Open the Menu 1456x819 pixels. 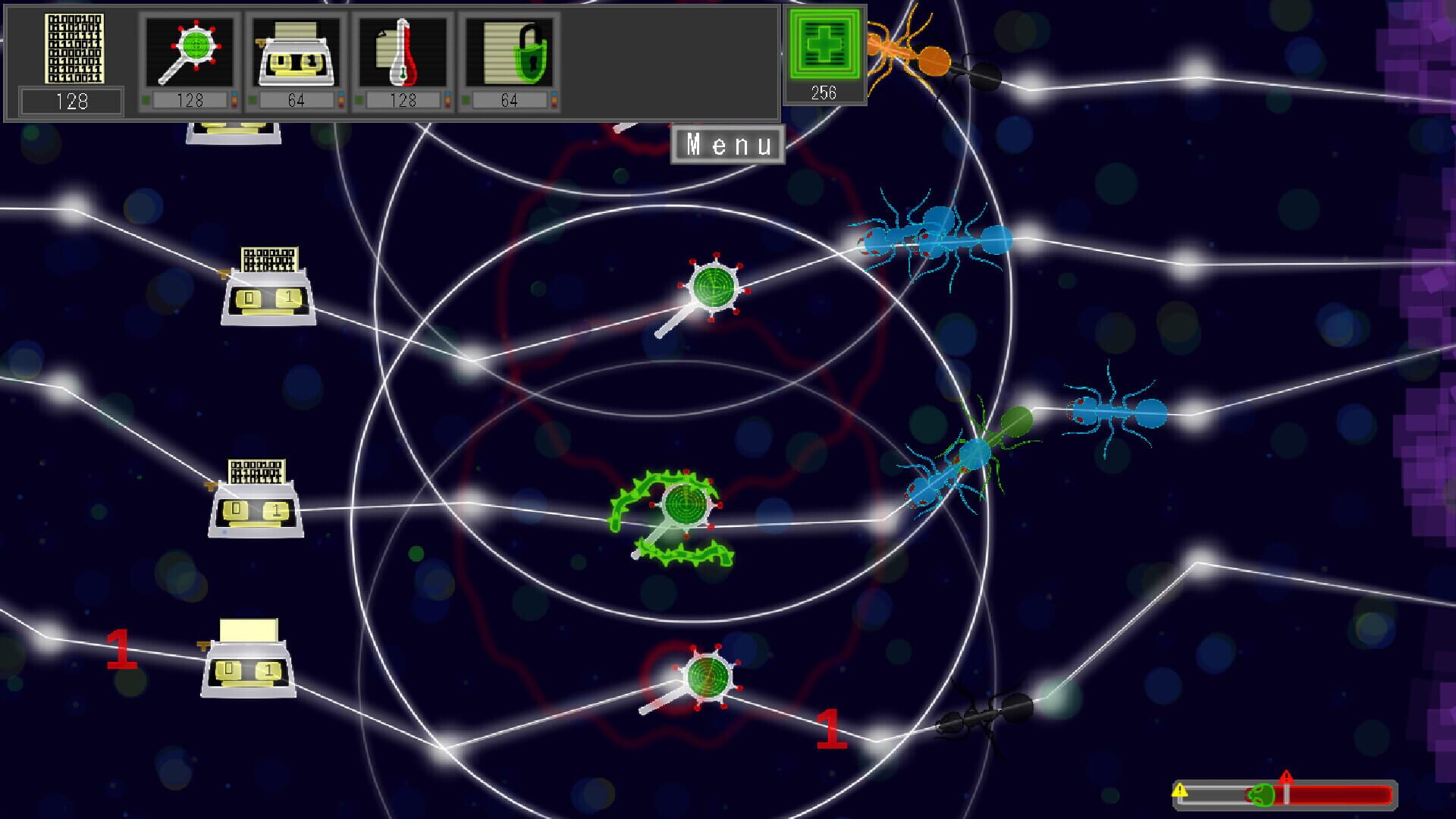pyautogui.click(x=728, y=144)
